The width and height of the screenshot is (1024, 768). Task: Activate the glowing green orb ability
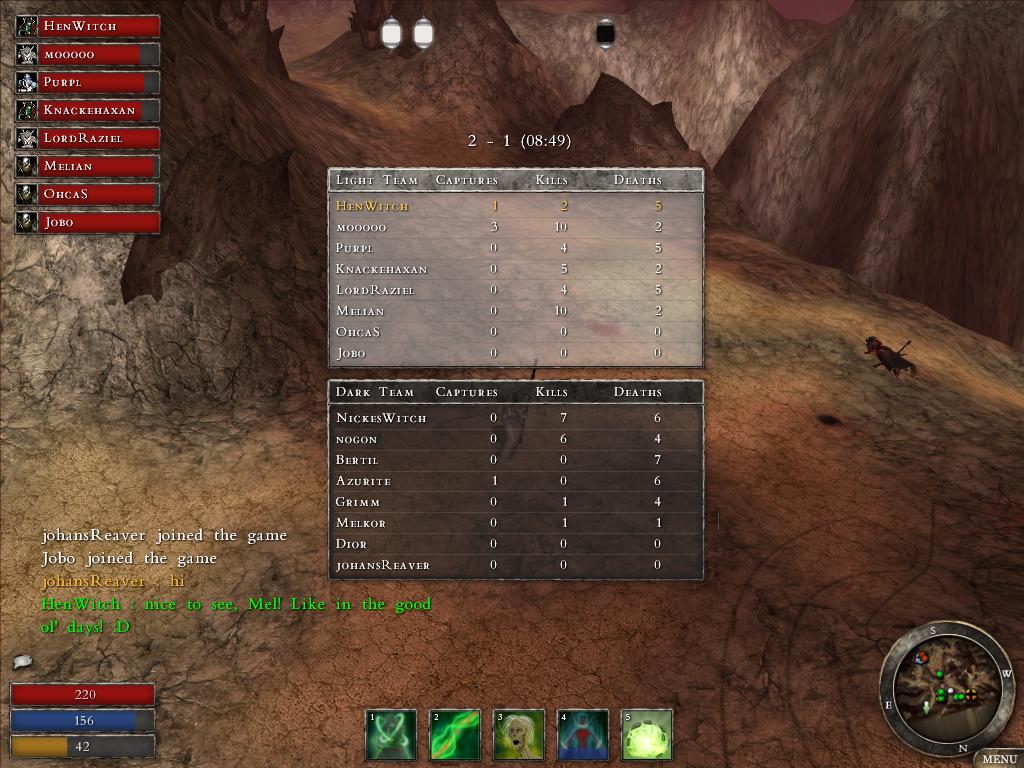[x=646, y=735]
